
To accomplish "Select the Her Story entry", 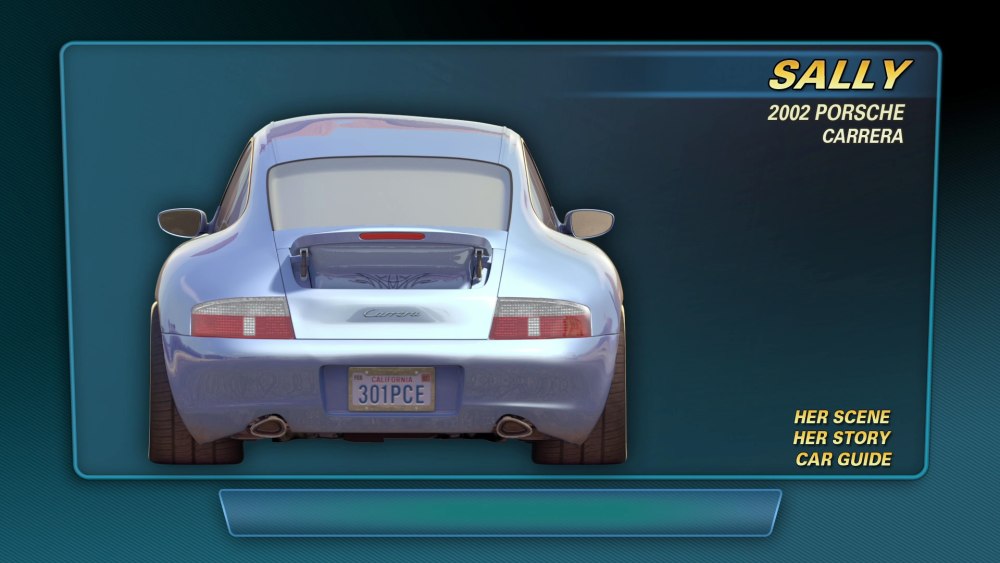I will pyautogui.click(x=841, y=438).
